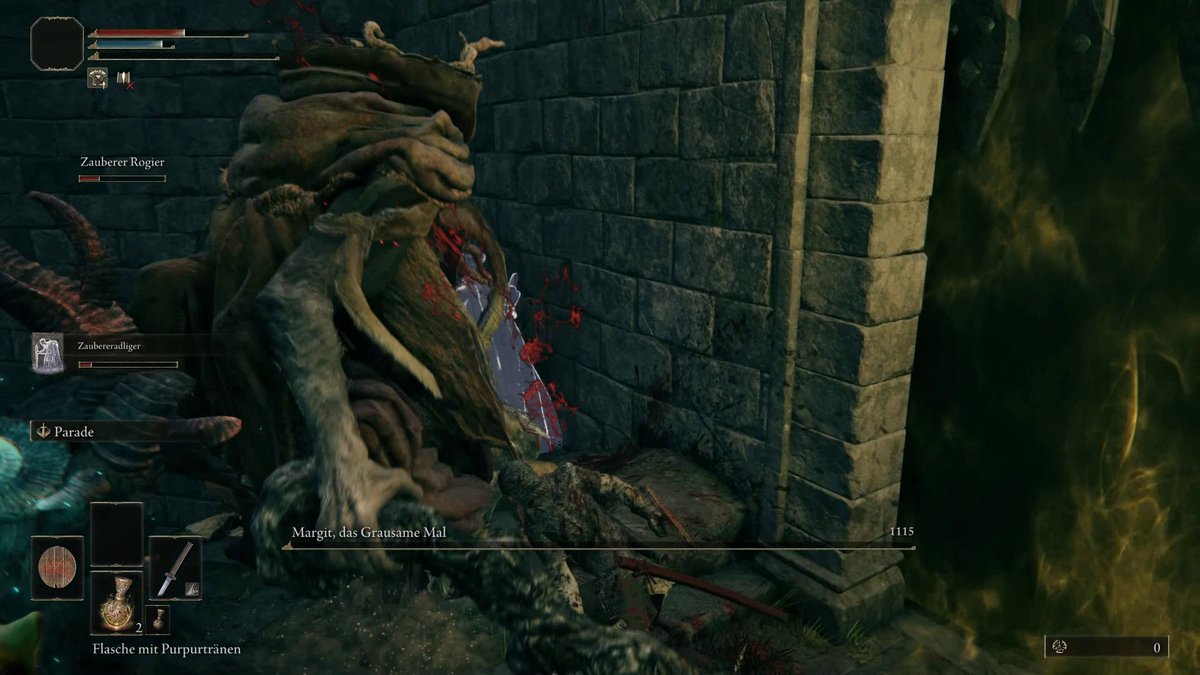Choose the katana weapon slot

175,567
